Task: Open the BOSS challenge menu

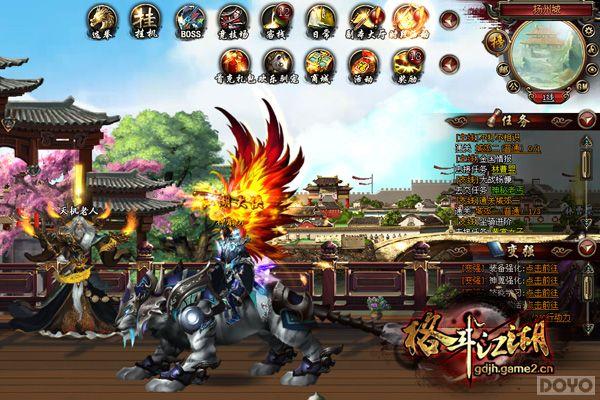Action: [x=189, y=19]
